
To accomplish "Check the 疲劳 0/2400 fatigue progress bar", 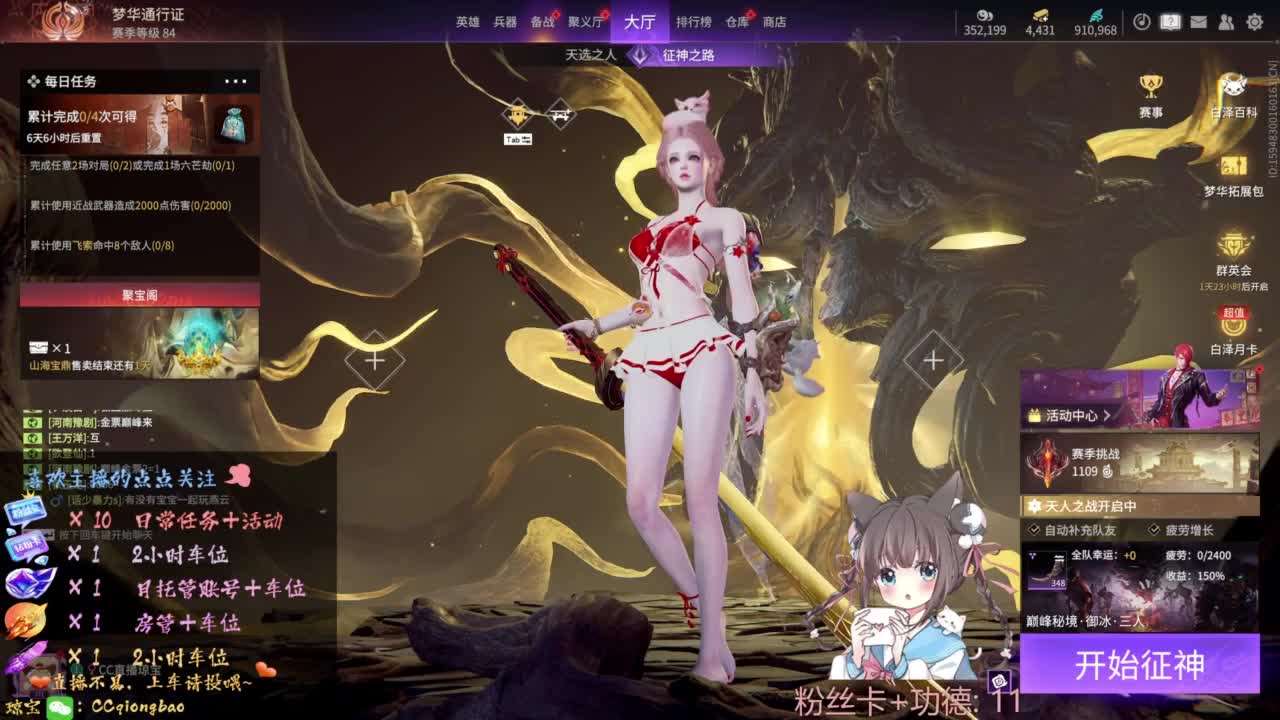I will pos(1198,556).
